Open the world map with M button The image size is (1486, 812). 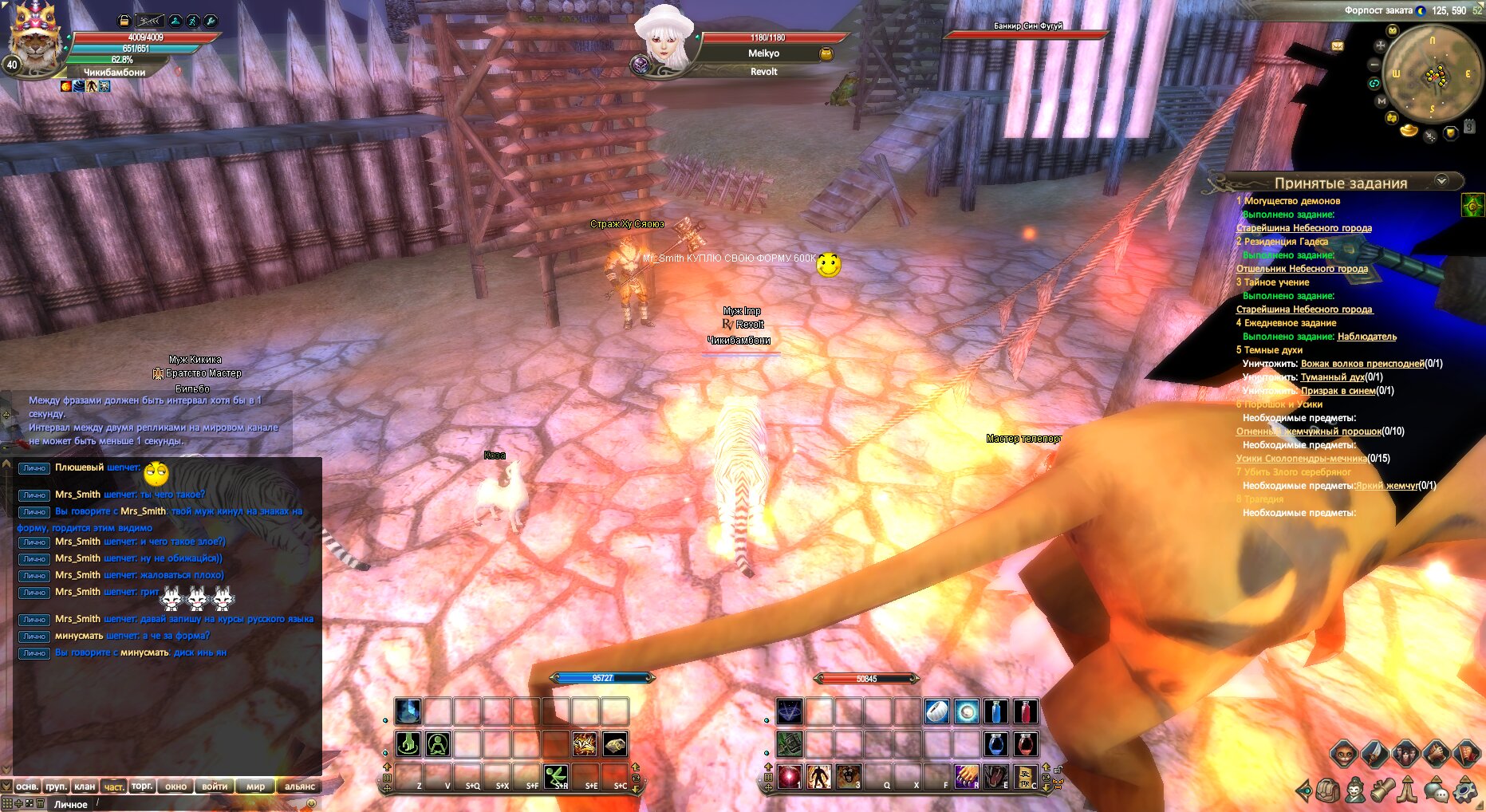tap(1382, 101)
